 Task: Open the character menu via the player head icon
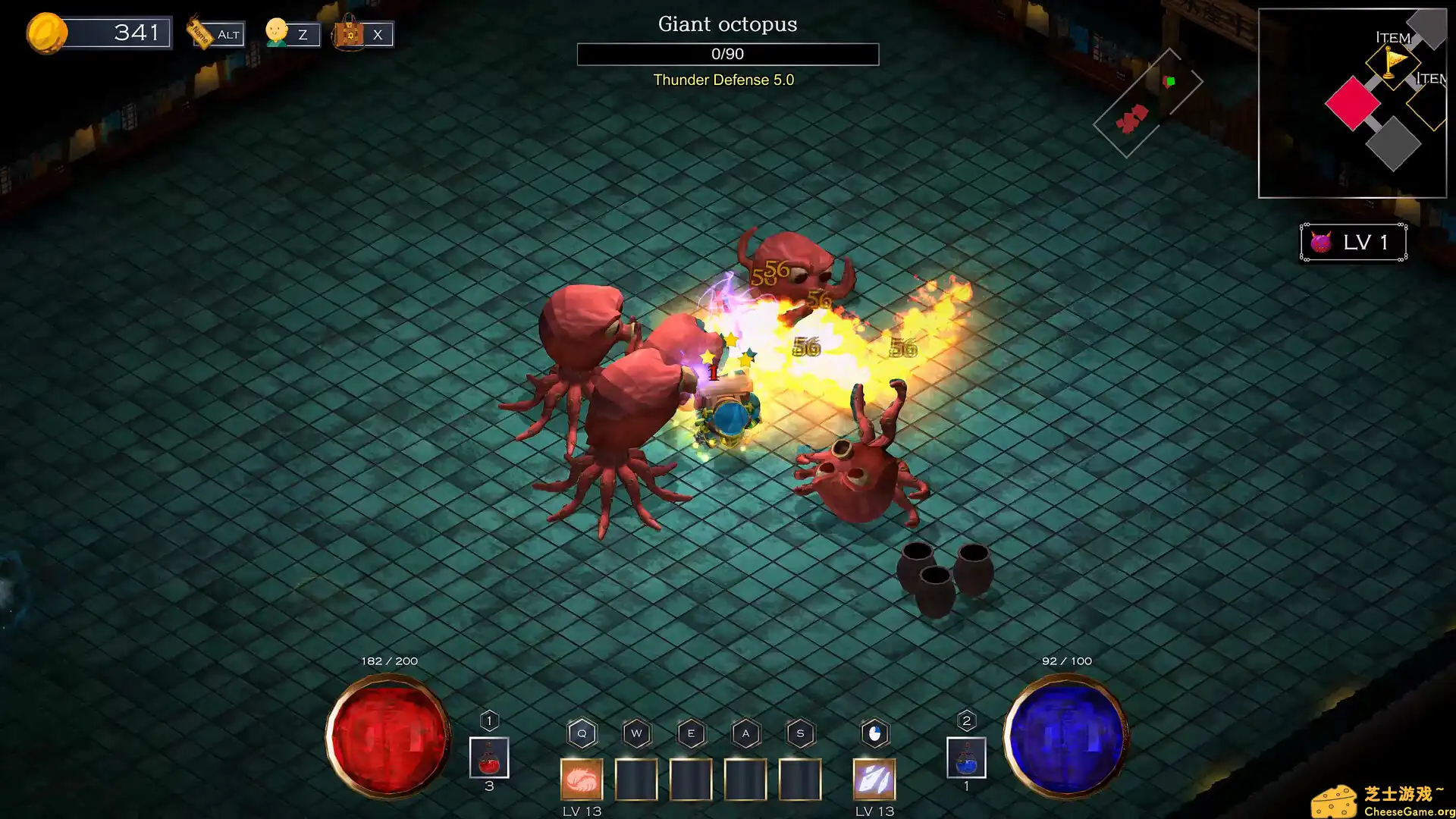click(276, 33)
